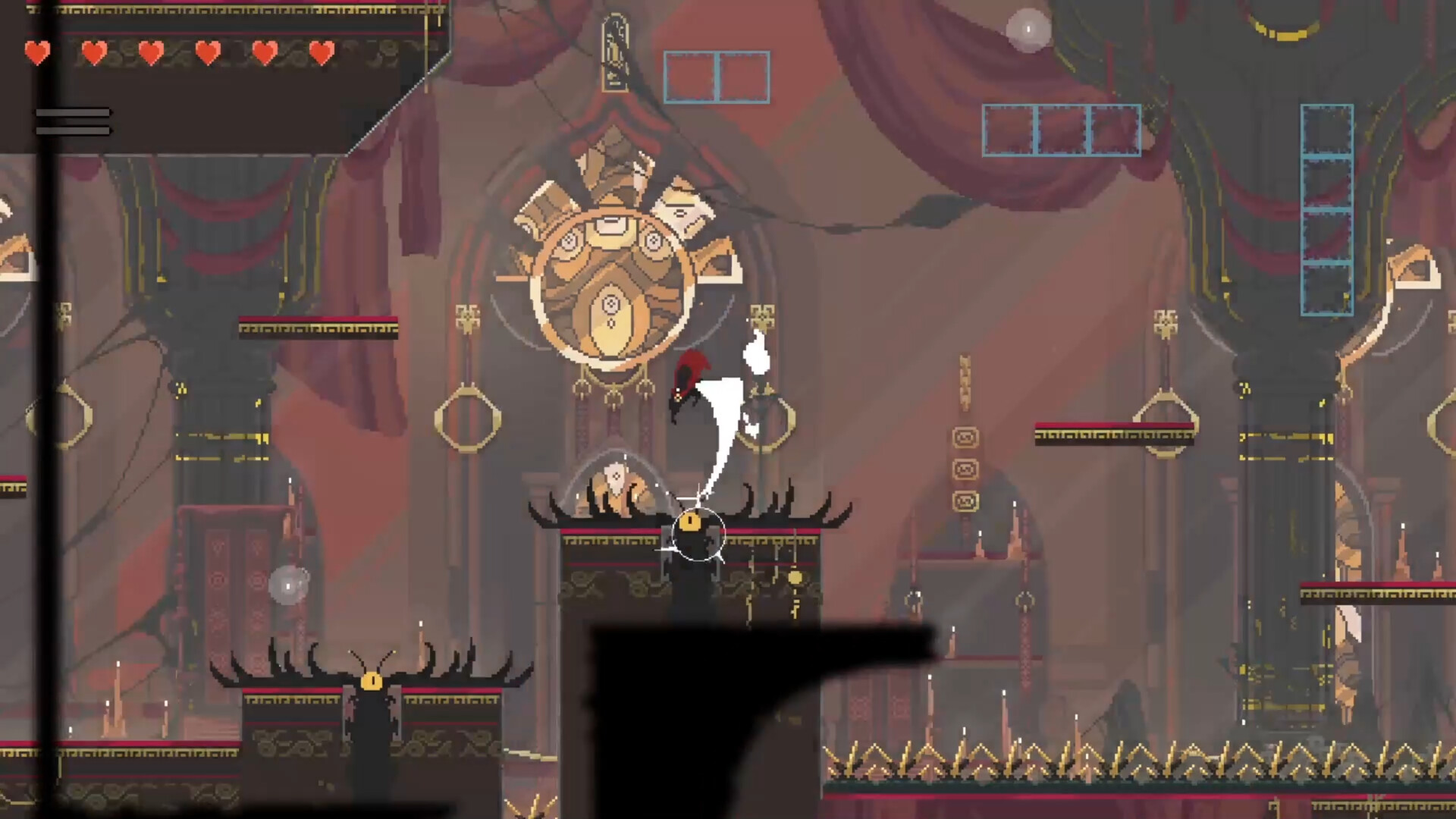Click the crosshair targeting reticle
Image resolution: width=1456 pixels, height=819 pixels.
tap(698, 536)
